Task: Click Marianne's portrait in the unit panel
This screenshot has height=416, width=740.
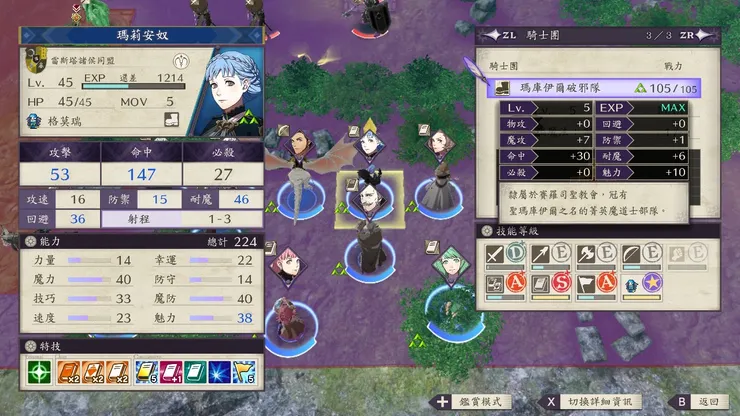Action: click(229, 88)
